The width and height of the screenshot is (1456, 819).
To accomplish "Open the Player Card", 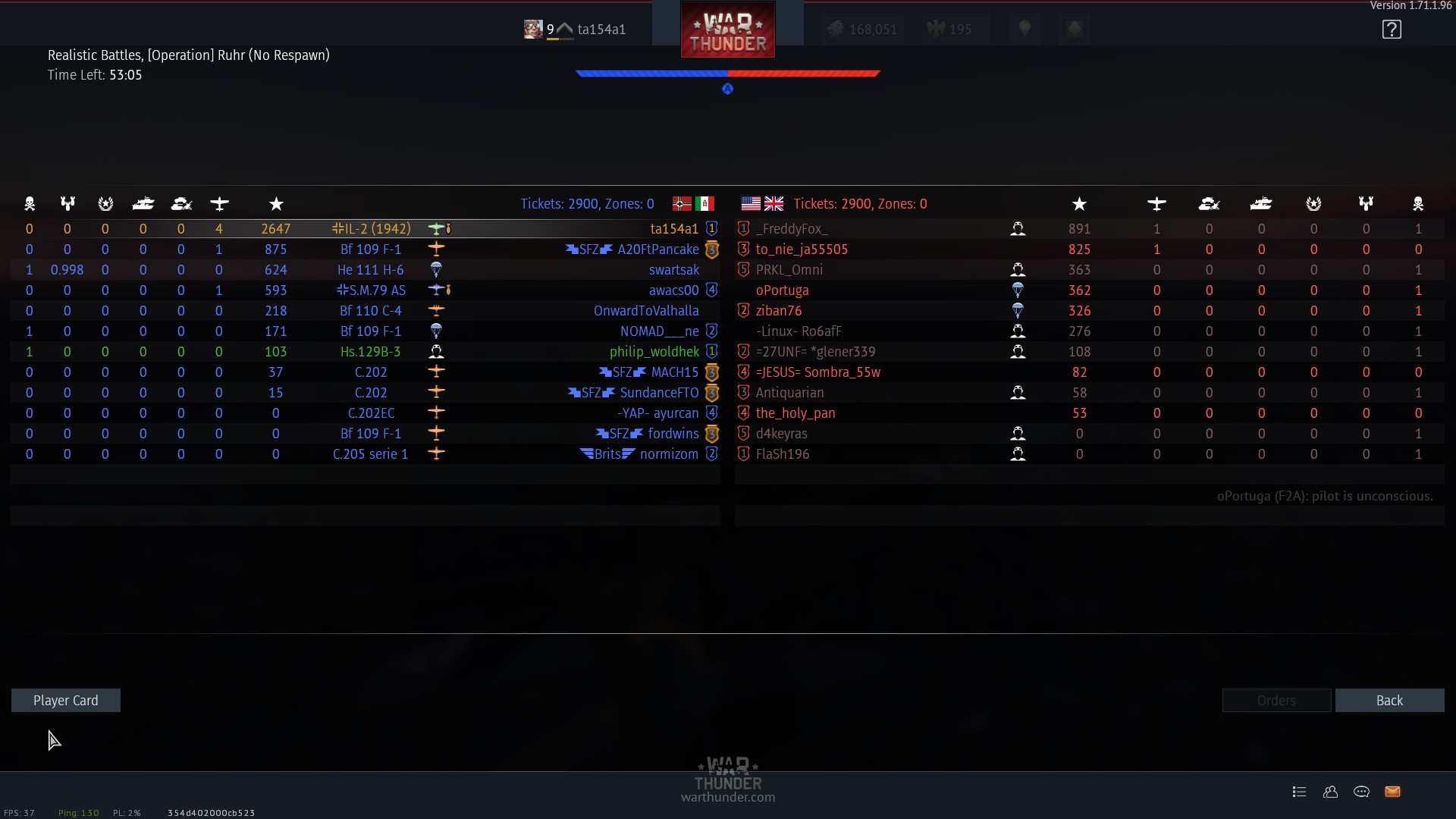I will [x=65, y=700].
